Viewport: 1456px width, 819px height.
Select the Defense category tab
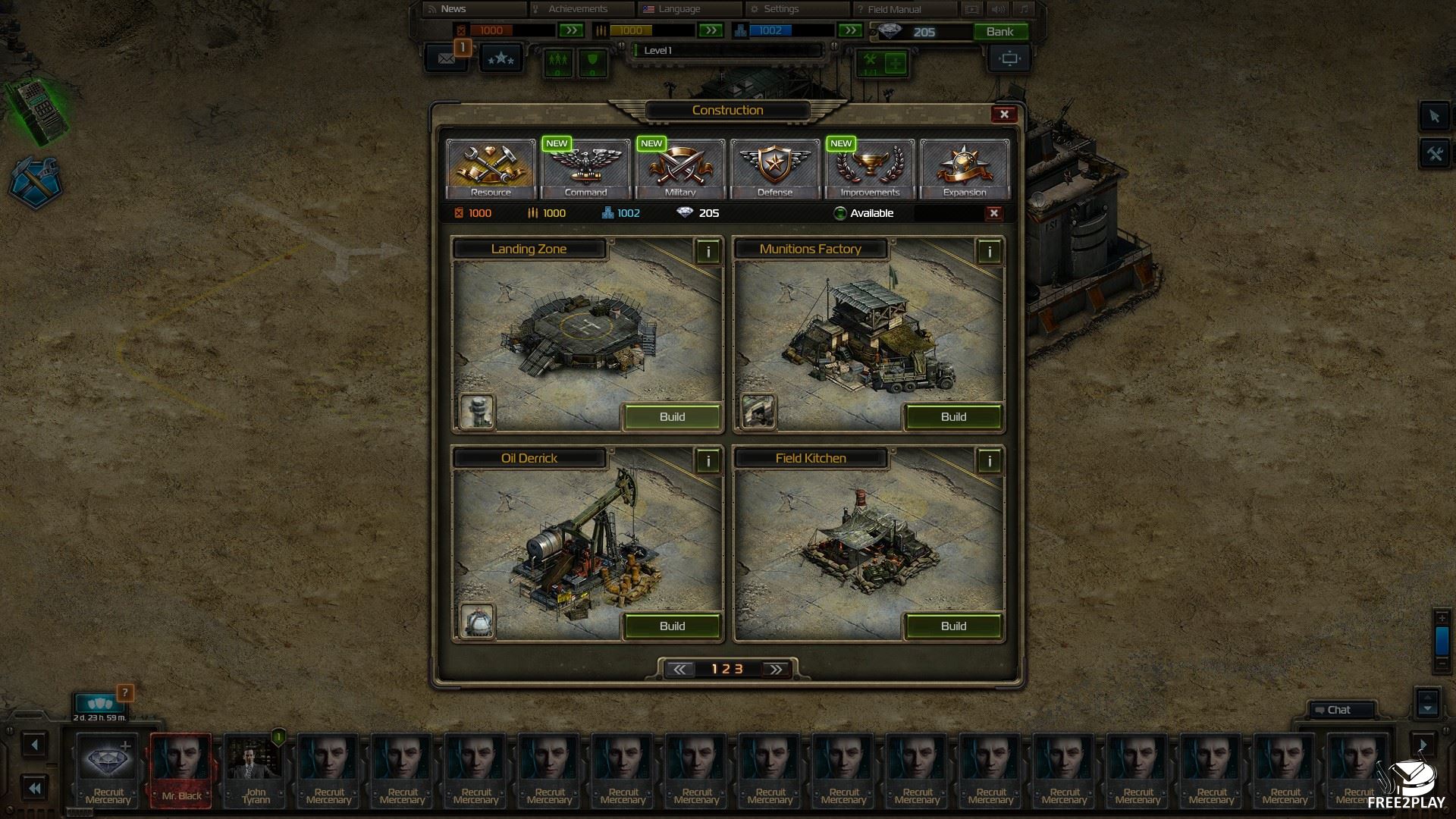click(775, 168)
